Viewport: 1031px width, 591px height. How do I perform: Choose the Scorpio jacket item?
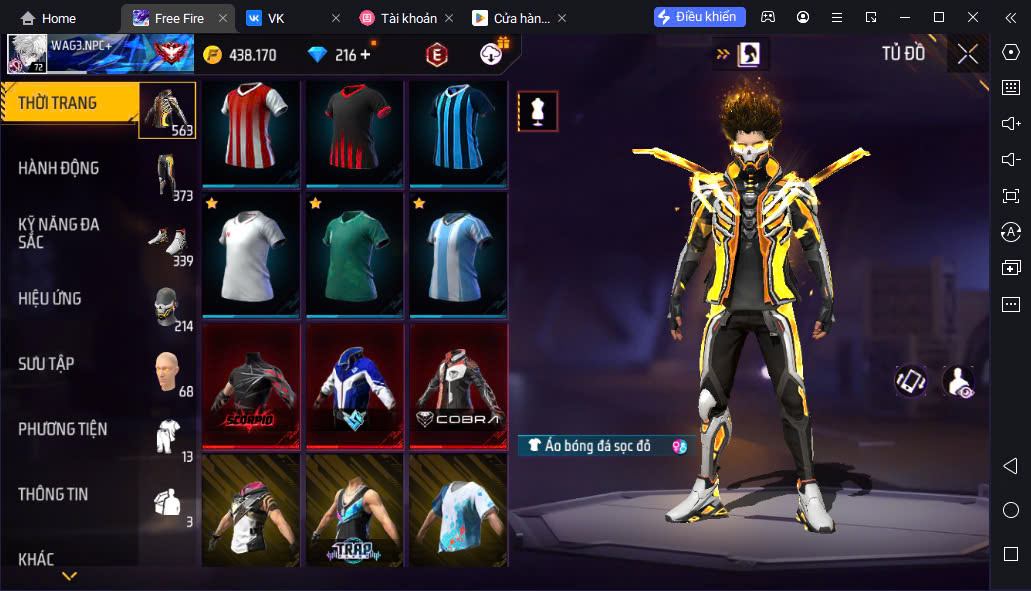coord(251,385)
